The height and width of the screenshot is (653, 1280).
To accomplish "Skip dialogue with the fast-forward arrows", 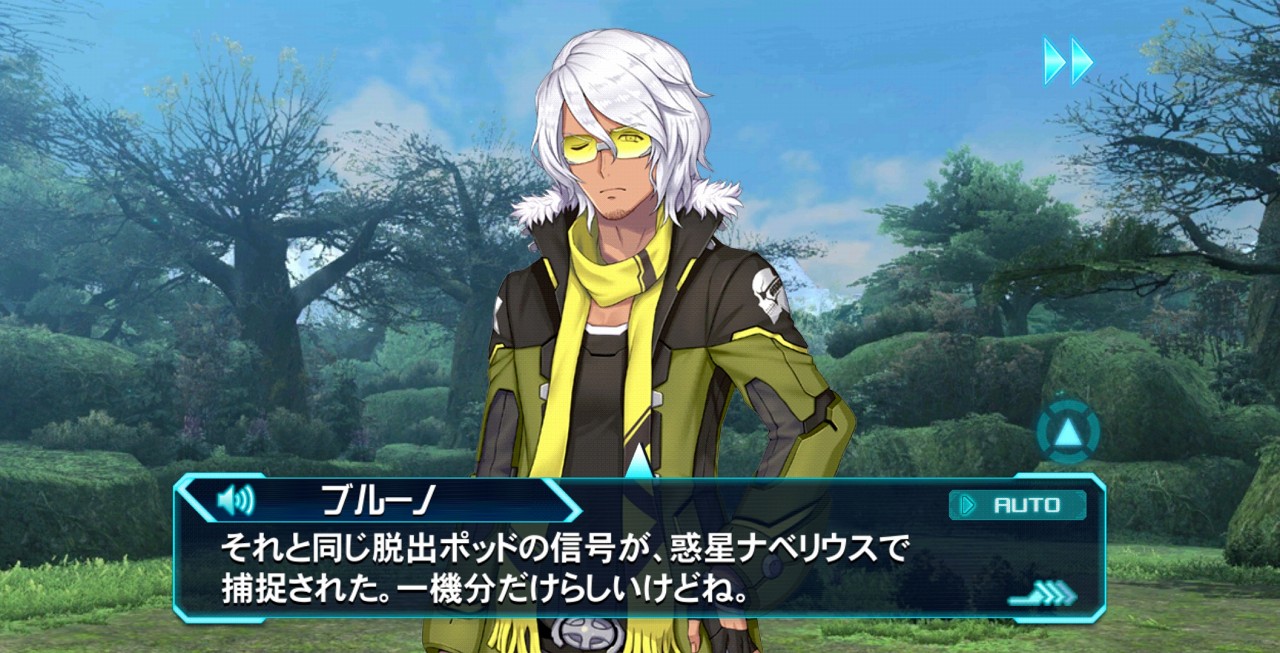I will [1068, 61].
